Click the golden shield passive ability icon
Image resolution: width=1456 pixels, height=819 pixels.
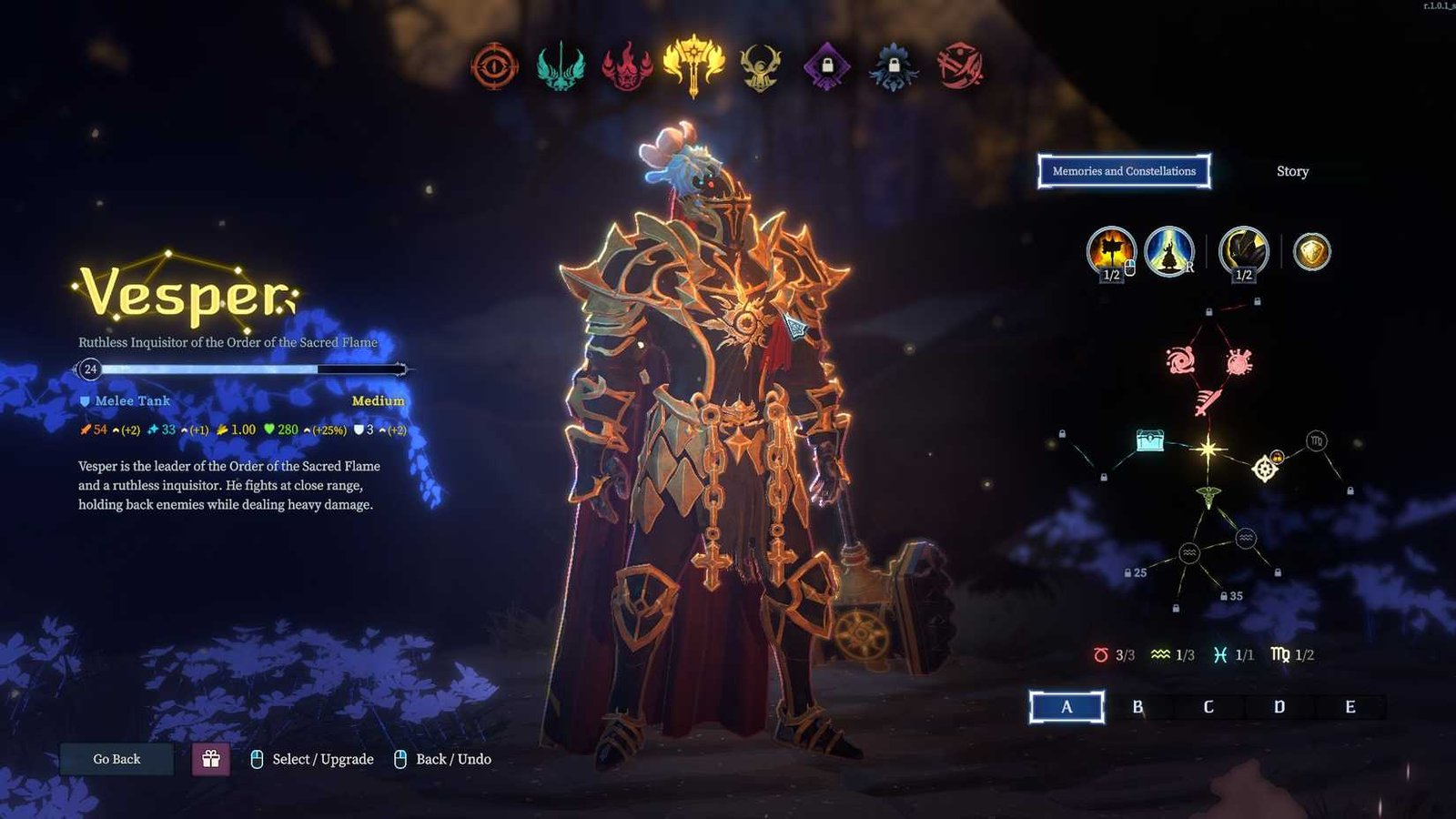click(1313, 249)
